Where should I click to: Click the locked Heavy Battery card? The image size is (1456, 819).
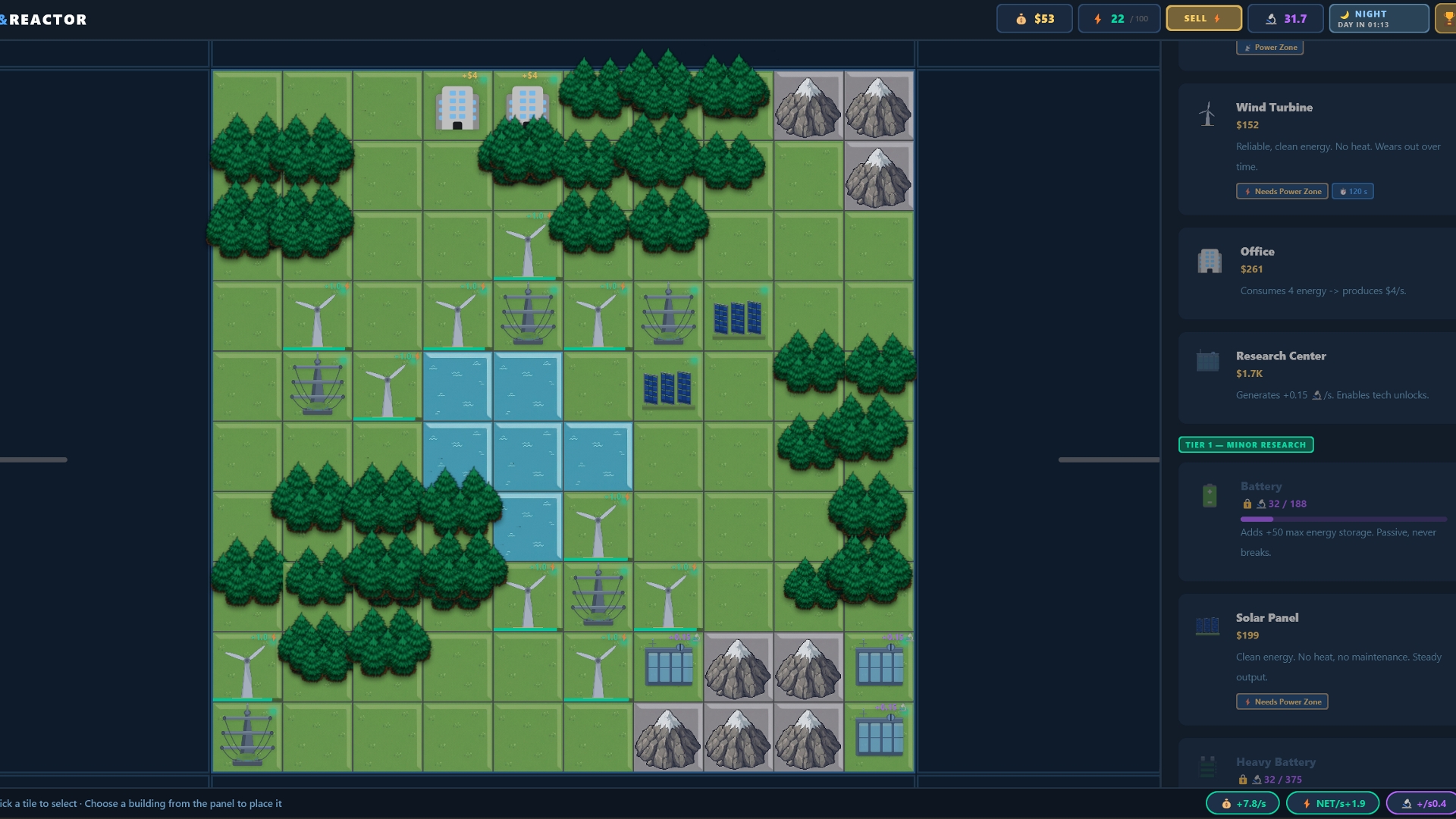[x=1316, y=767]
